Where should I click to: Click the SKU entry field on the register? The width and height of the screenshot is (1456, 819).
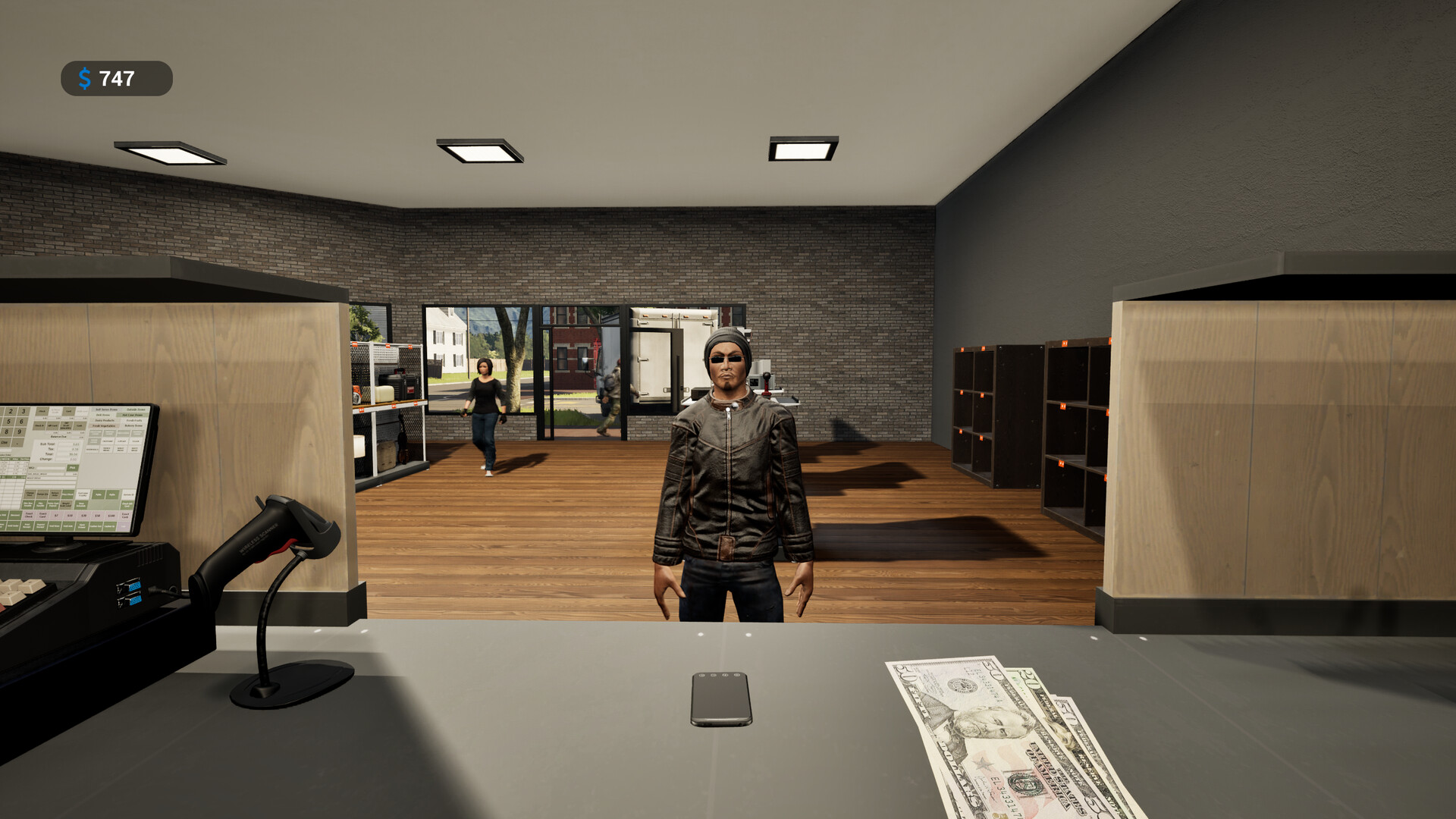click(x=50, y=468)
